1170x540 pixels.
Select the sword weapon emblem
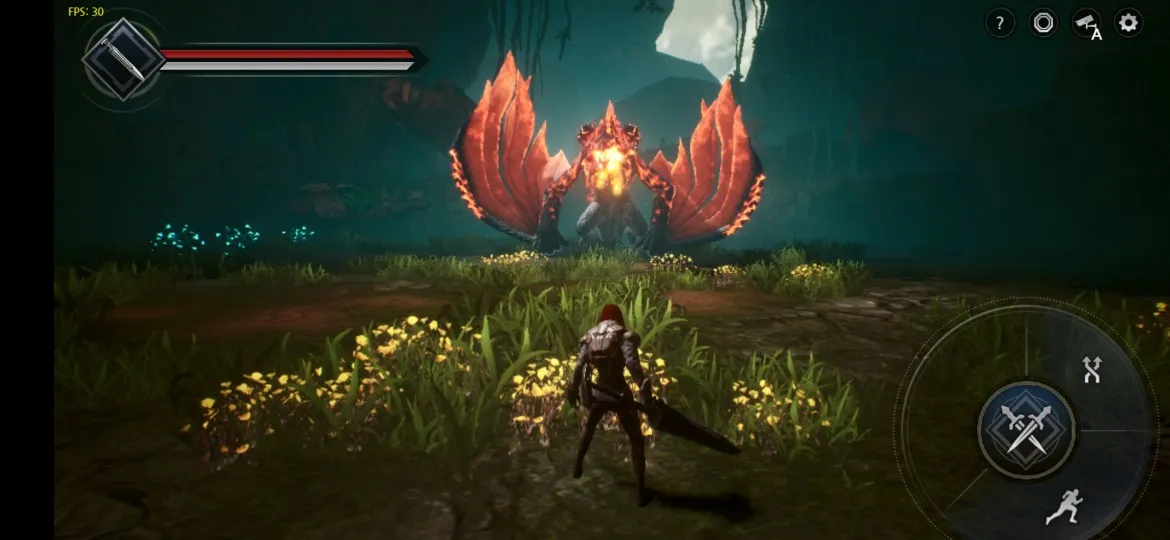pos(121,60)
